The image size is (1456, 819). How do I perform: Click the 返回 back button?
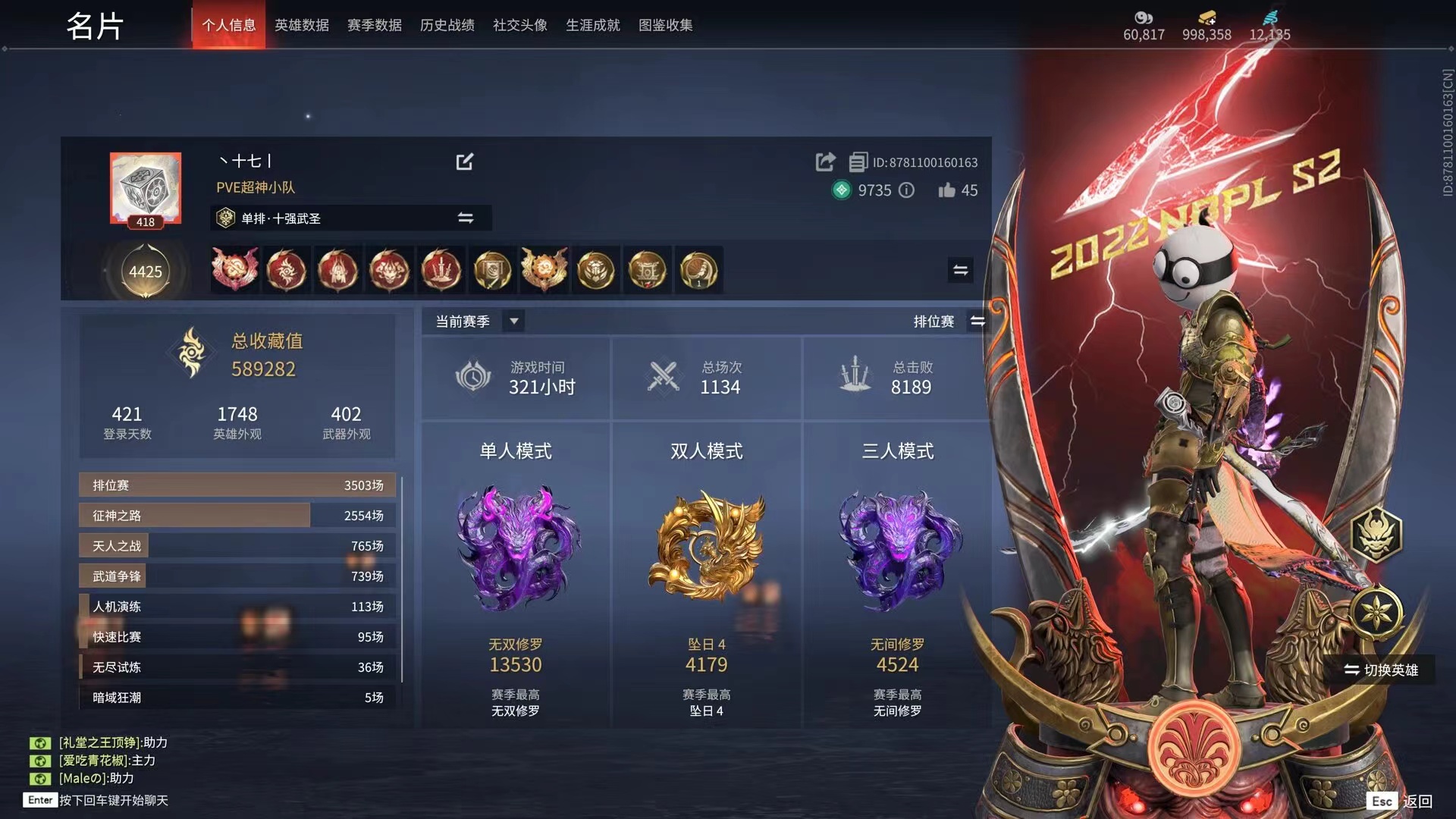(x=1417, y=801)
